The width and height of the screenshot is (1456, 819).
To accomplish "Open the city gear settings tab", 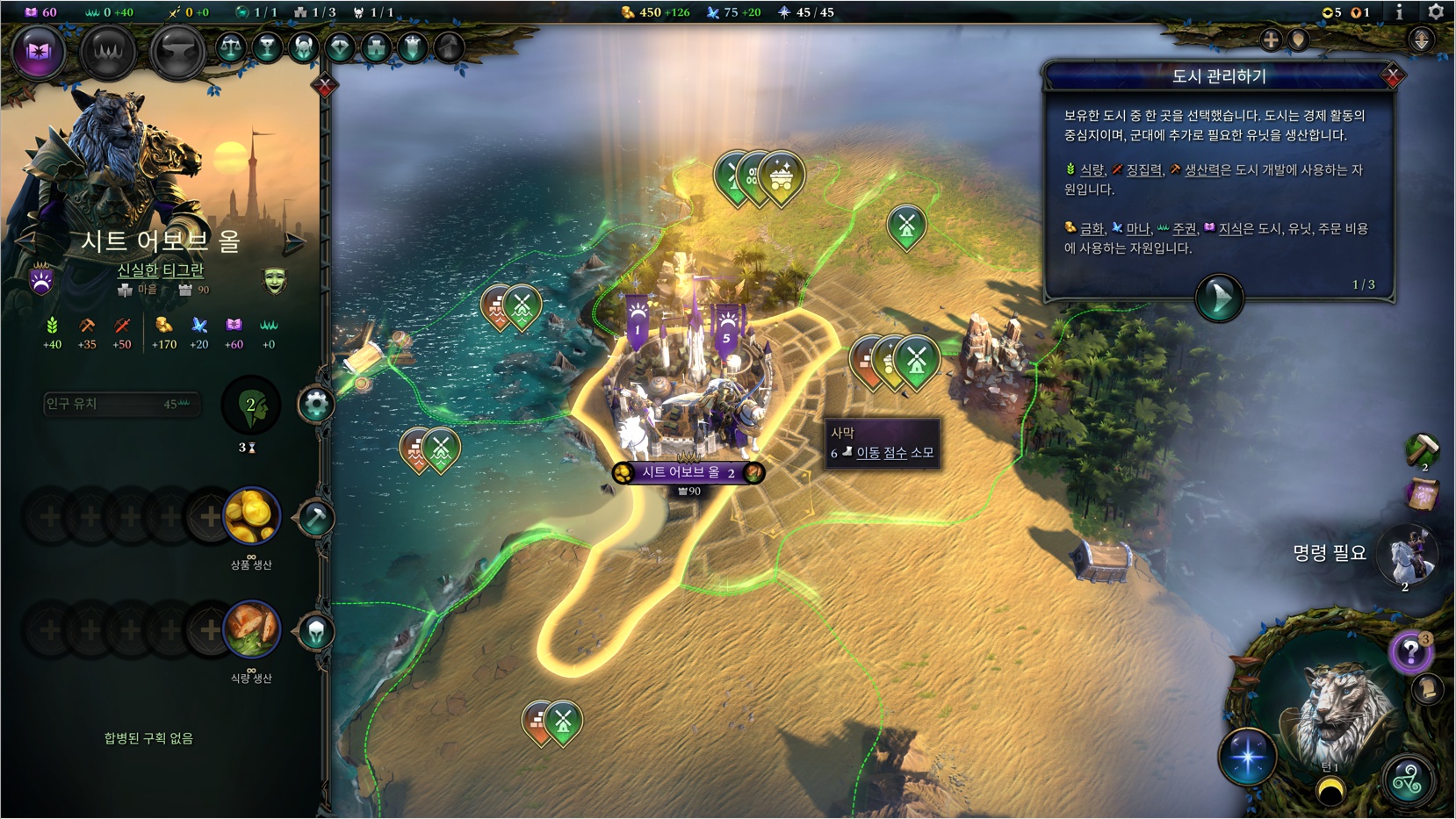I will pyautogui.click(x=316, y=405).
